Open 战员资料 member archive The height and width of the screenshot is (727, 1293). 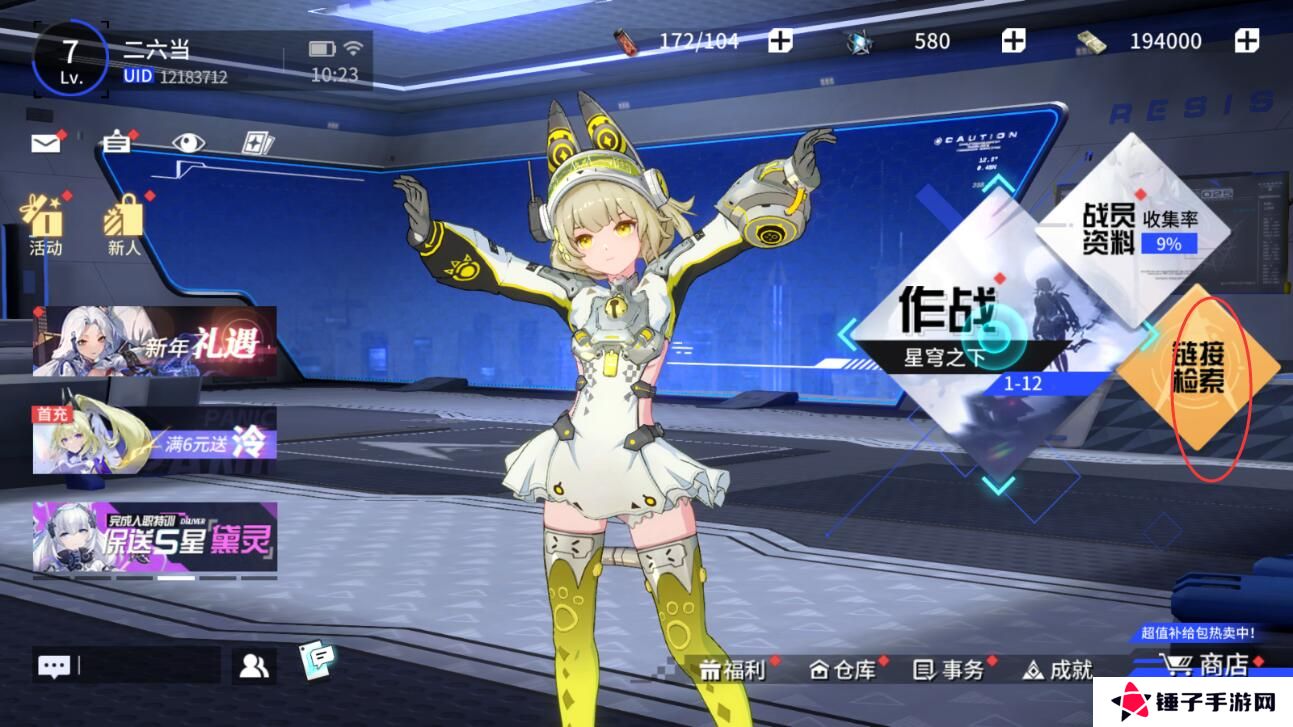tap(1139, 230)
